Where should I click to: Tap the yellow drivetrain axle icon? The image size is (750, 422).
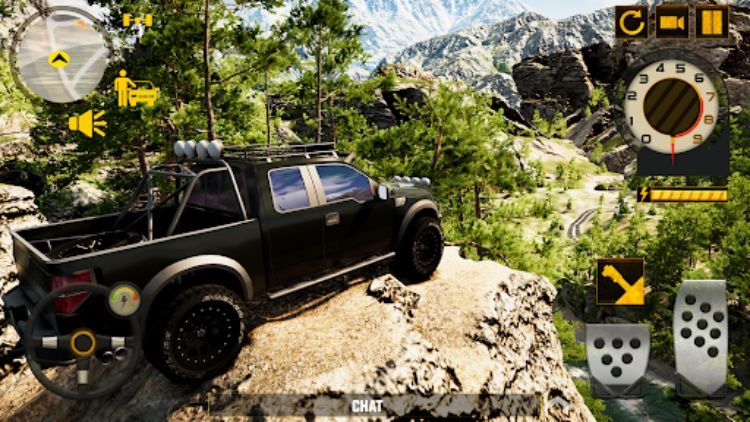(137, 20)
